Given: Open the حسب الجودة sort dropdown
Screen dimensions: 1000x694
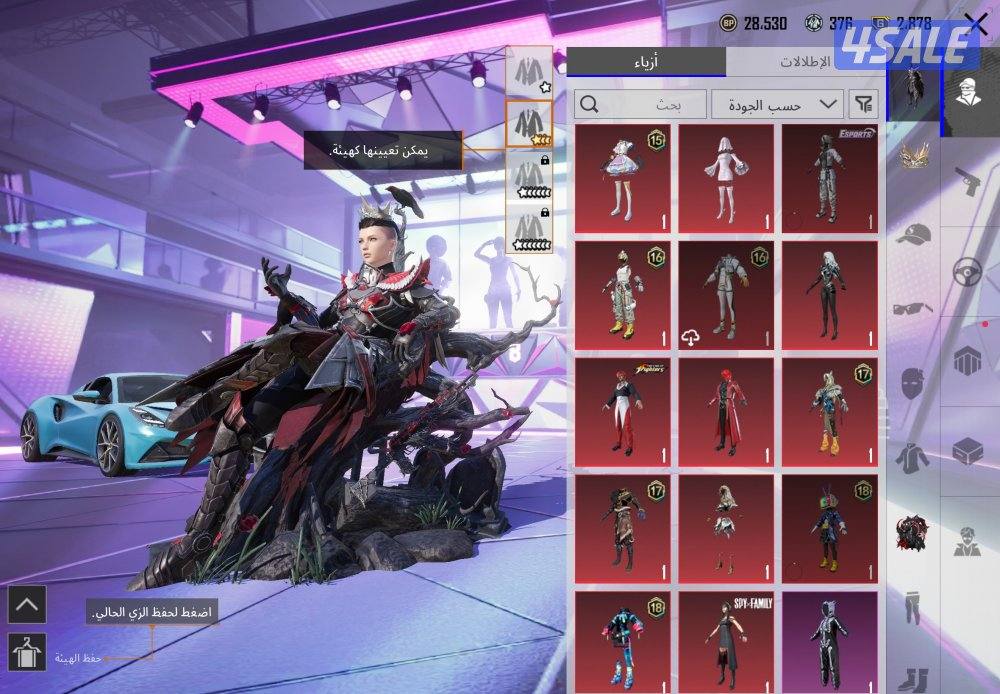Looking at the screenshot, I should [x=776, y=103].
